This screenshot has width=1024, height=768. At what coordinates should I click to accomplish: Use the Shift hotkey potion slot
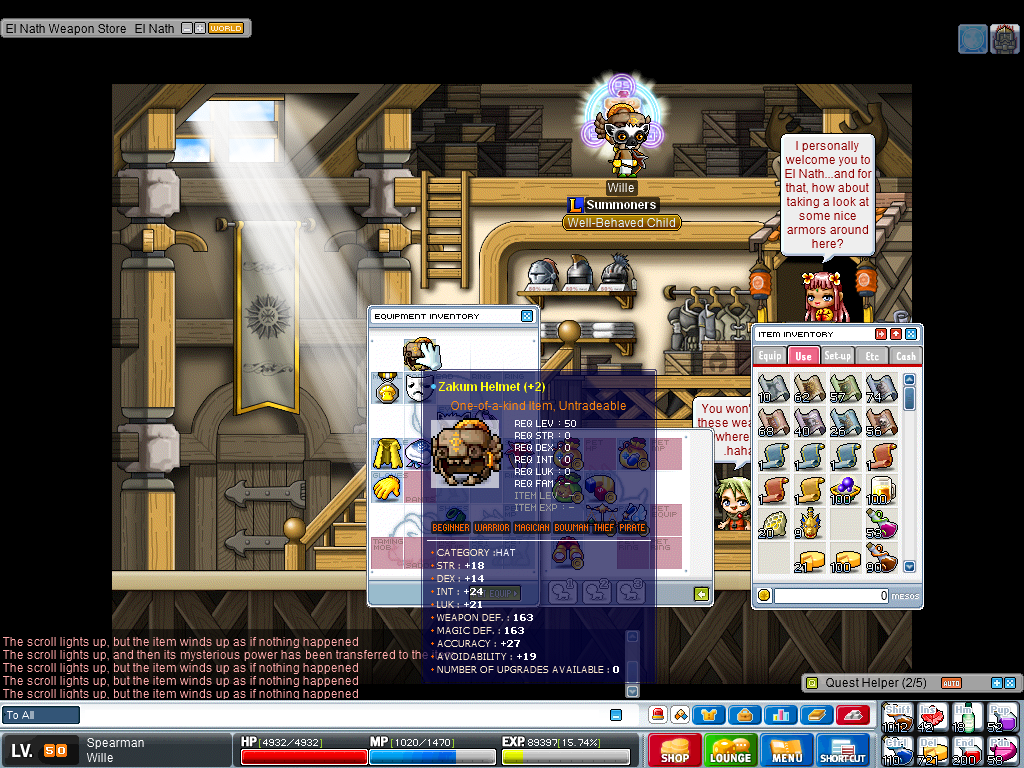(897, 717)
